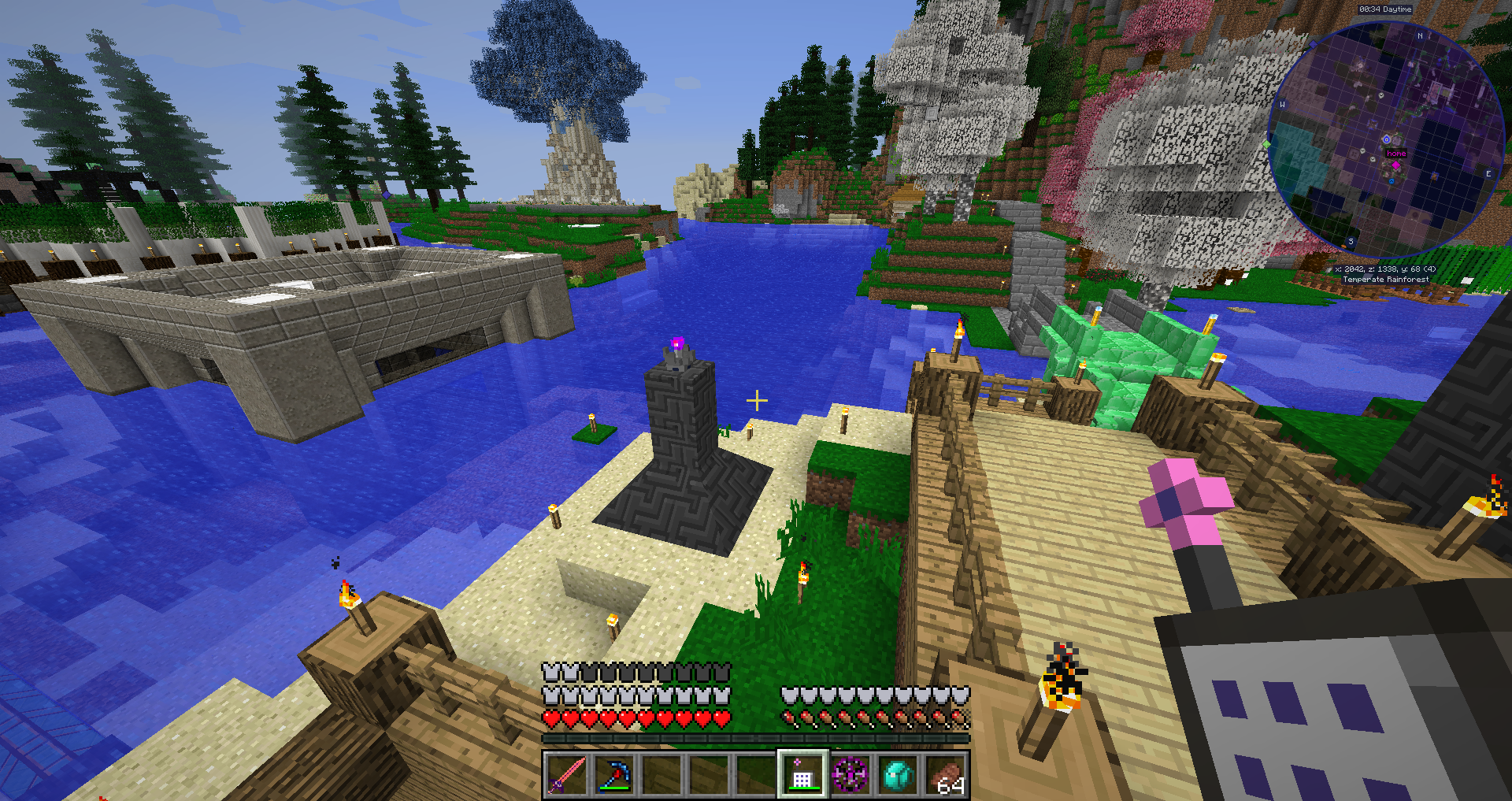Viewport: 1512px width, 801px height.
Task: Select the cooked meat stack of 64
Action: click(x=945, y=775)
